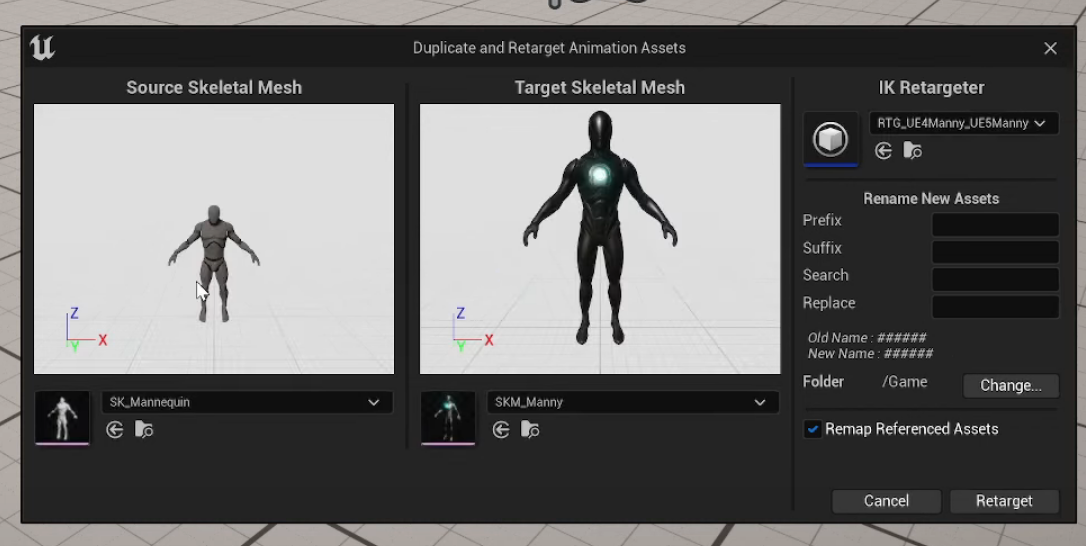Select the Replace text field
The height and width of the screenshot is (546, 1086).
[995, 307]
